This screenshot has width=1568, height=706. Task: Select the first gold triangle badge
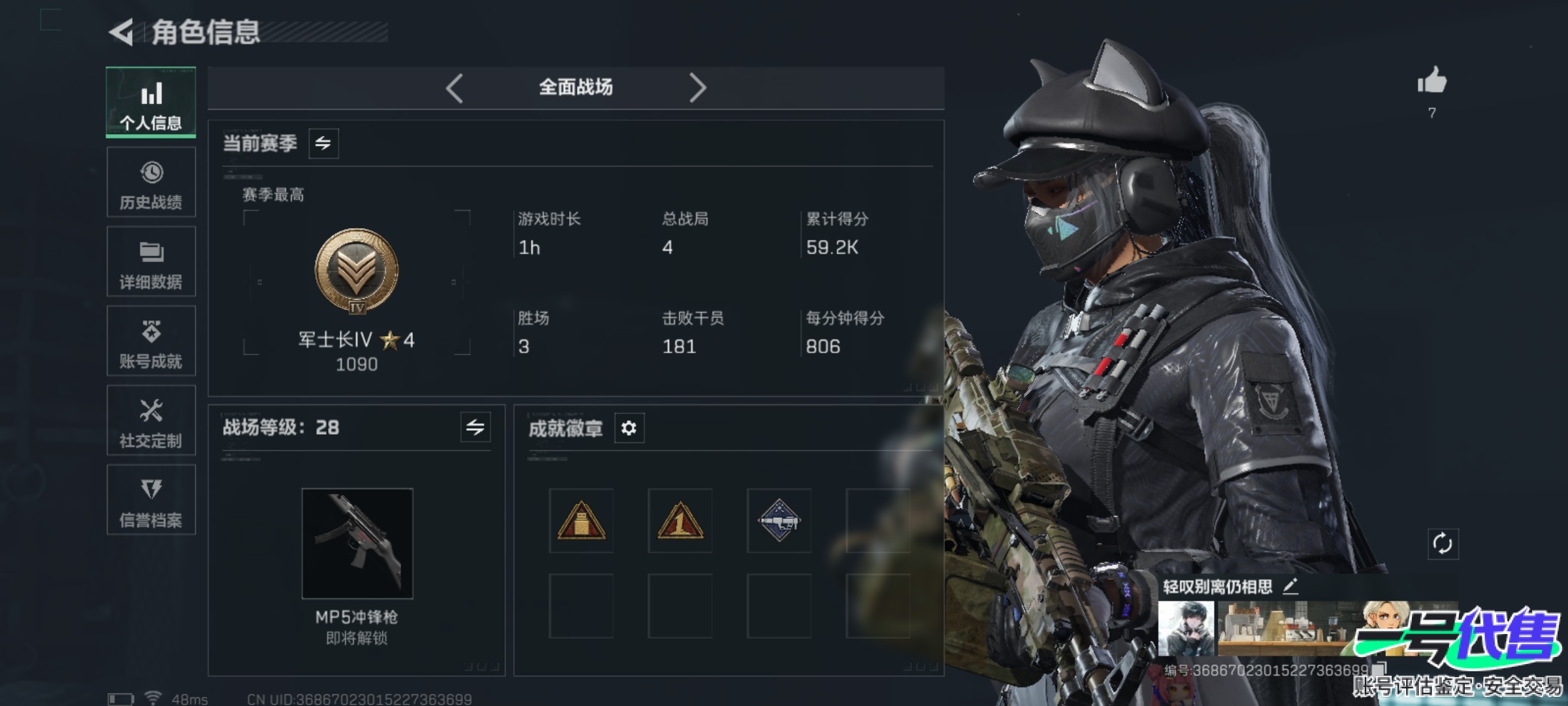[581, 521]
